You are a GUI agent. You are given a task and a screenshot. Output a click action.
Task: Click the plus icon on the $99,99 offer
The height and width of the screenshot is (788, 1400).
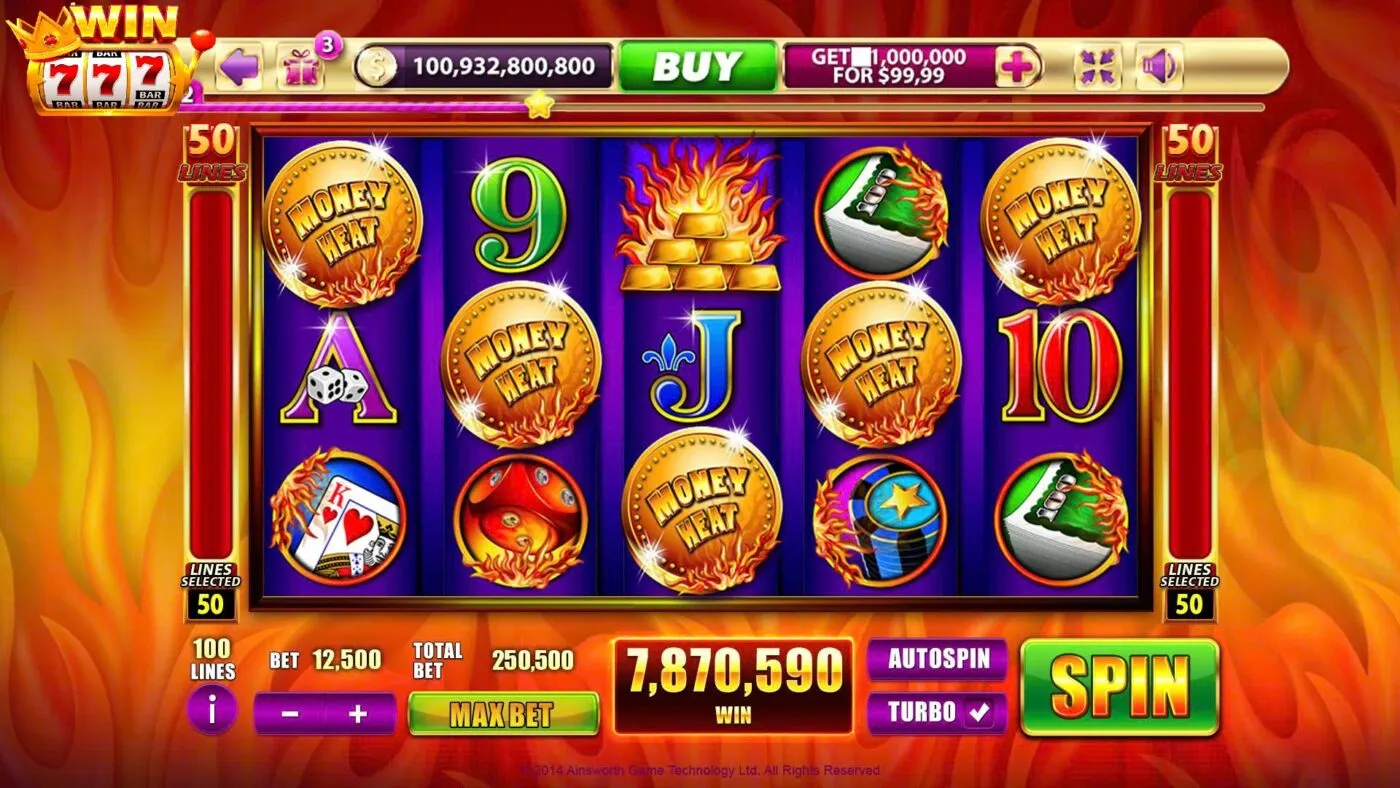[1018, 64]
